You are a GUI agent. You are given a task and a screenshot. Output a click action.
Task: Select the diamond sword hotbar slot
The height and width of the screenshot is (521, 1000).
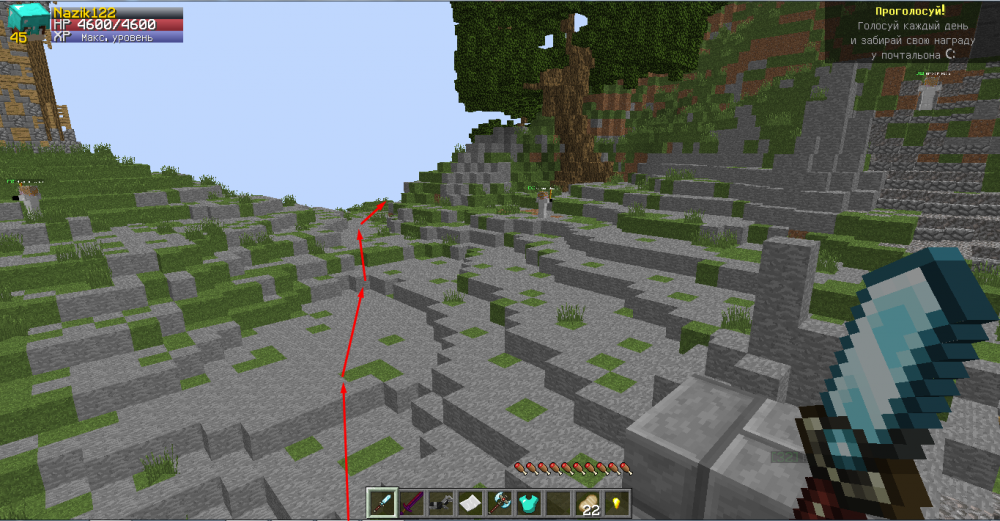tap(383, 502)
